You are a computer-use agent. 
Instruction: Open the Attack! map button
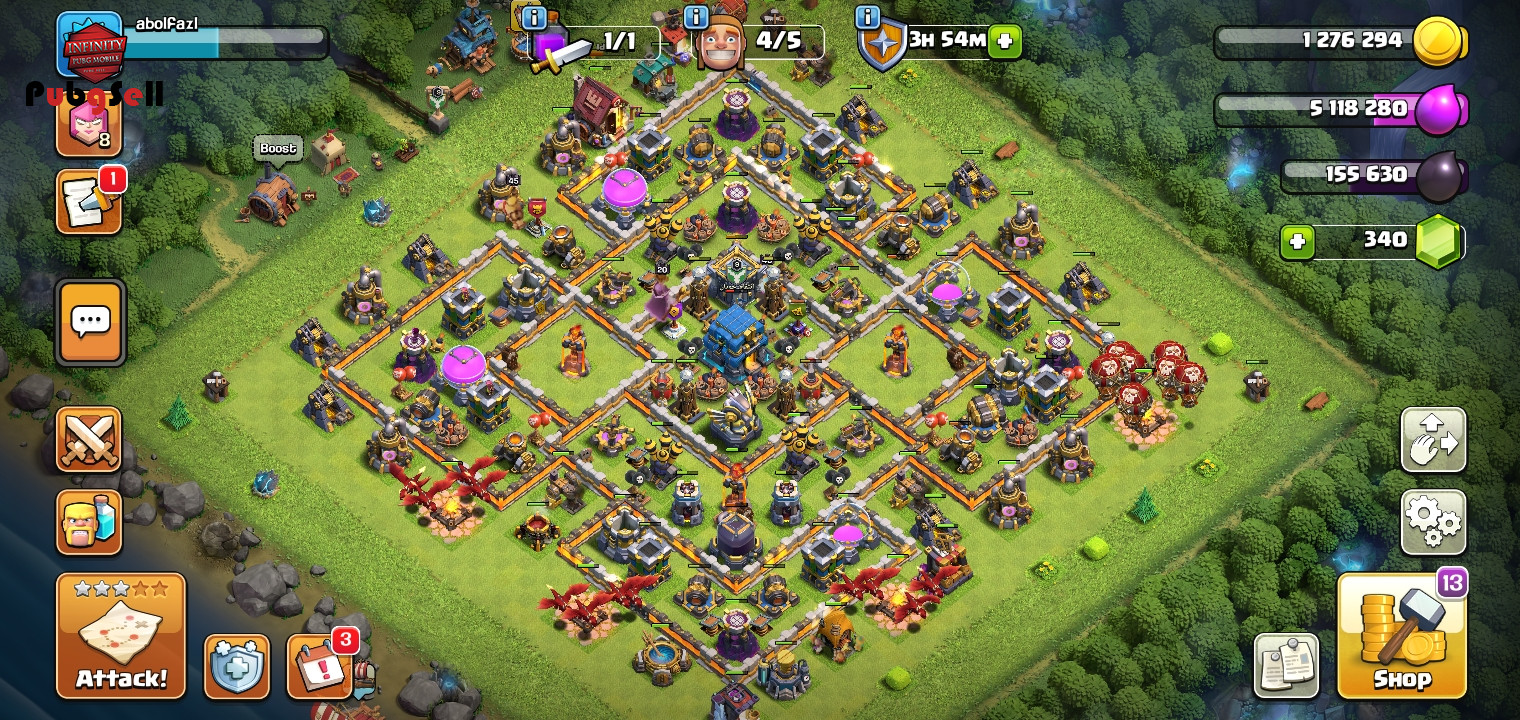(x=121, y=636)
